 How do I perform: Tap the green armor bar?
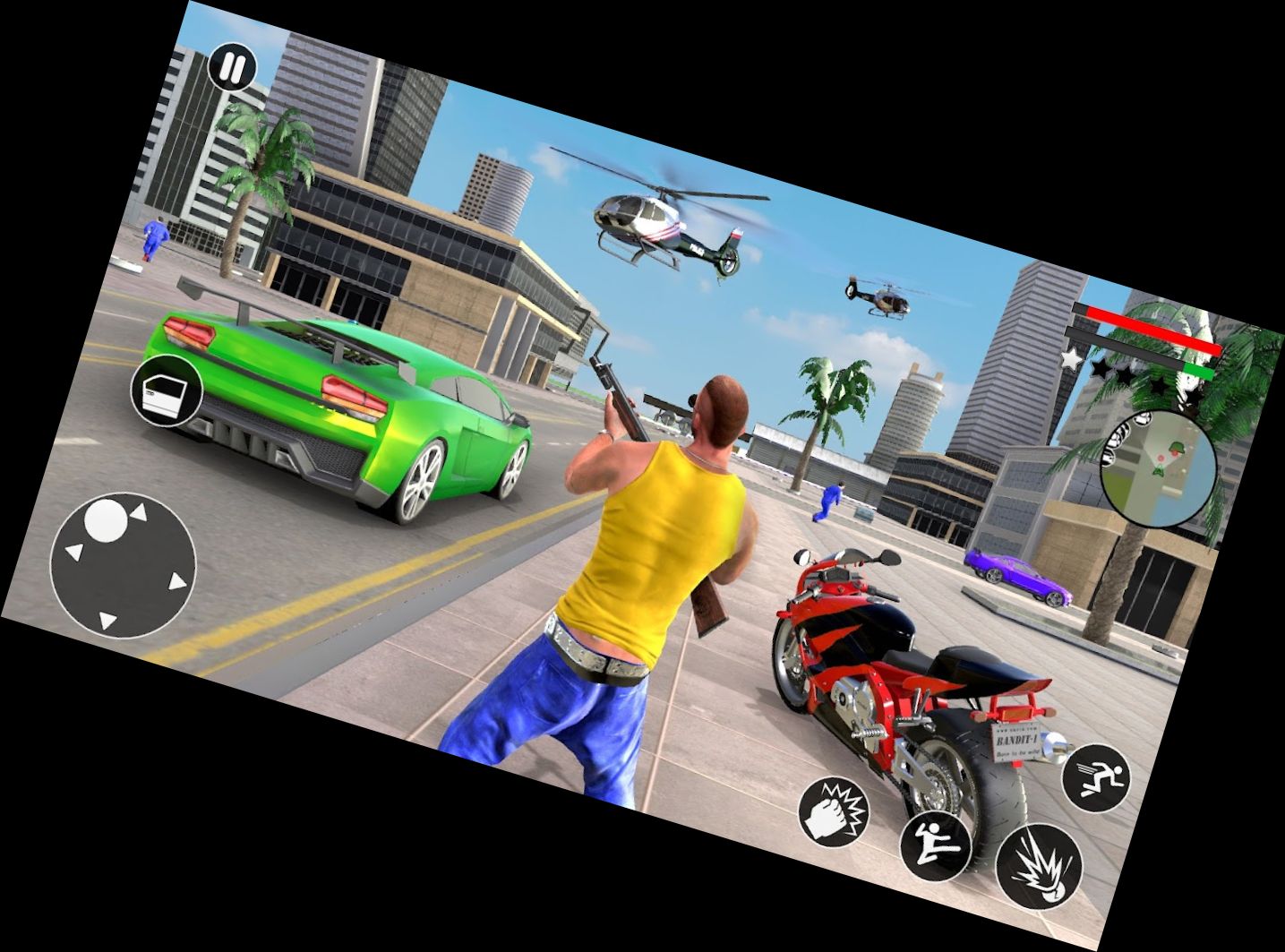[1197, 372]
